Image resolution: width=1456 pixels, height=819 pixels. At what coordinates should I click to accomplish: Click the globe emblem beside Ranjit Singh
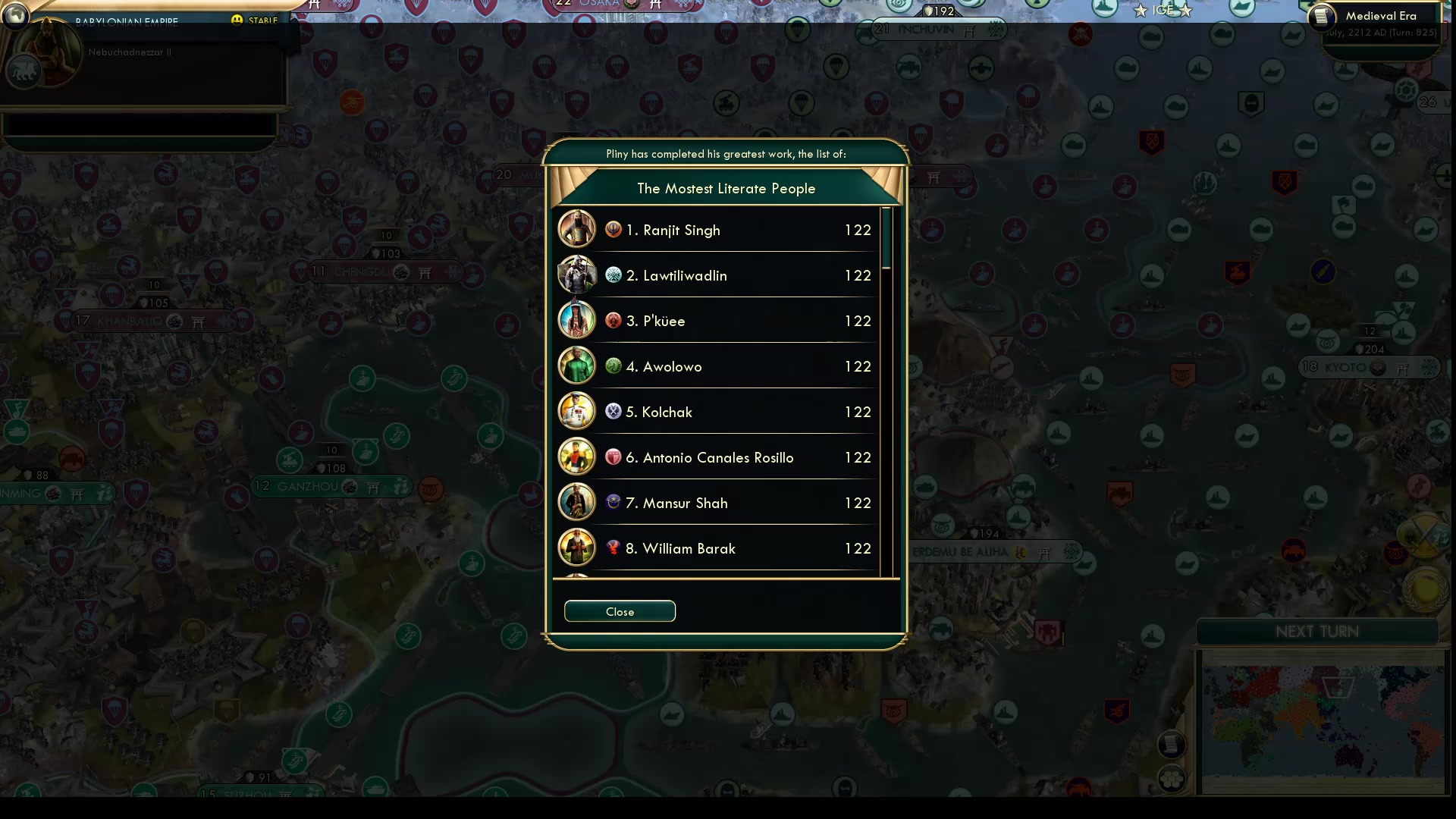[x=613, y=229]
